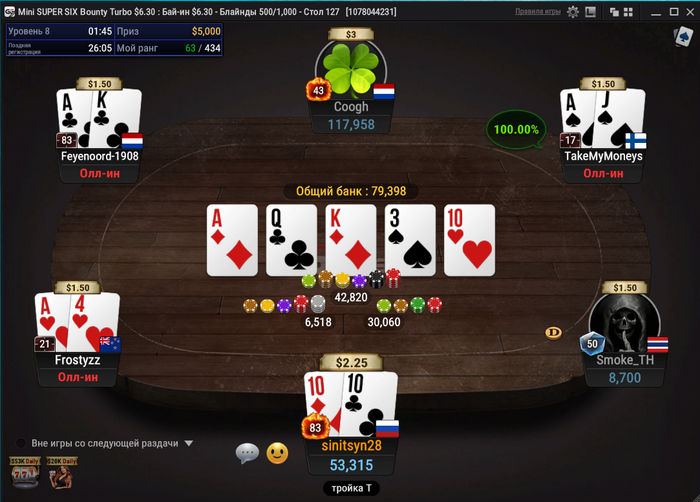View Feyenoord-1908's player name plate

[99, 156]
